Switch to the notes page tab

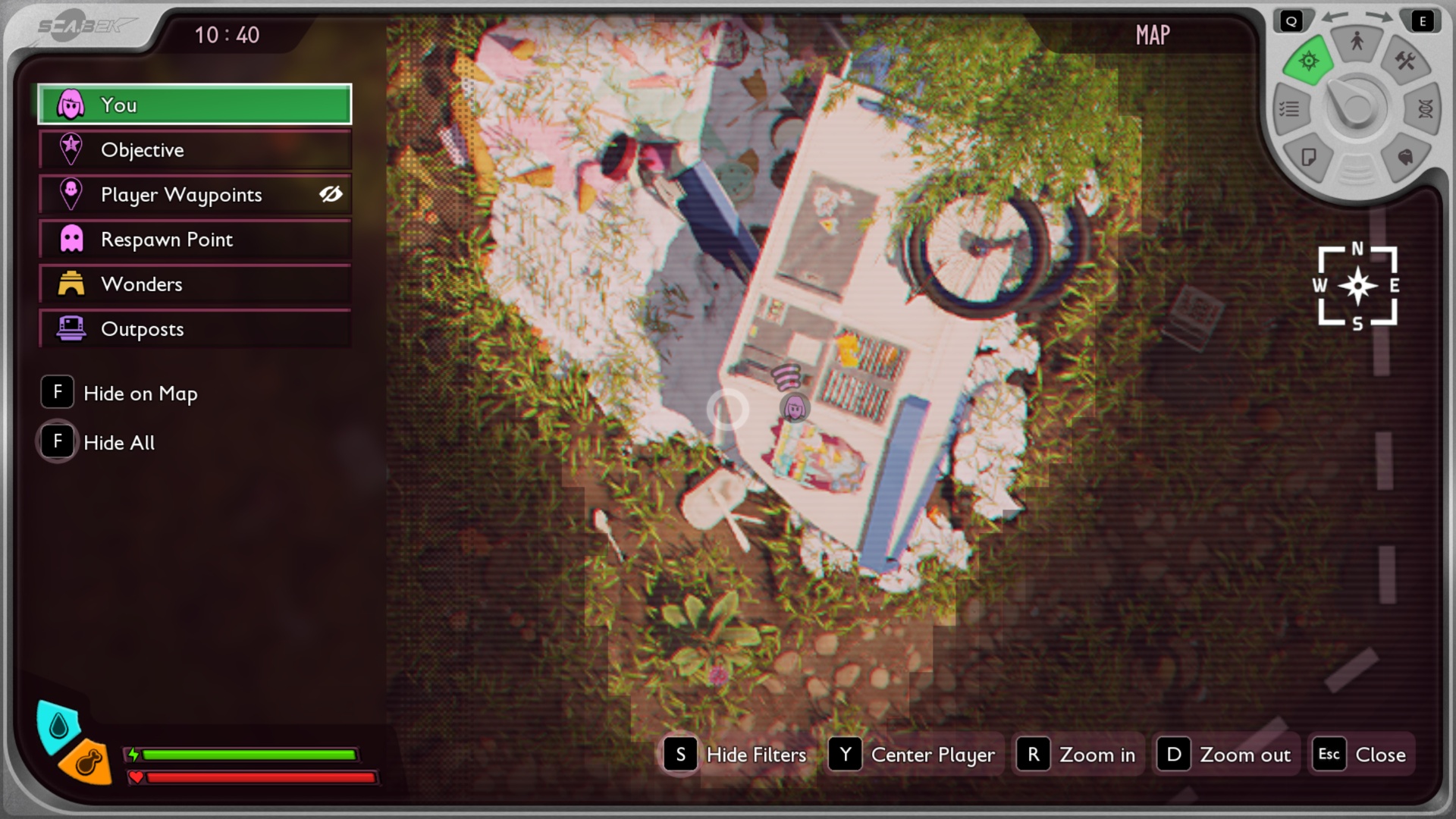click(x=1309, y=157)
